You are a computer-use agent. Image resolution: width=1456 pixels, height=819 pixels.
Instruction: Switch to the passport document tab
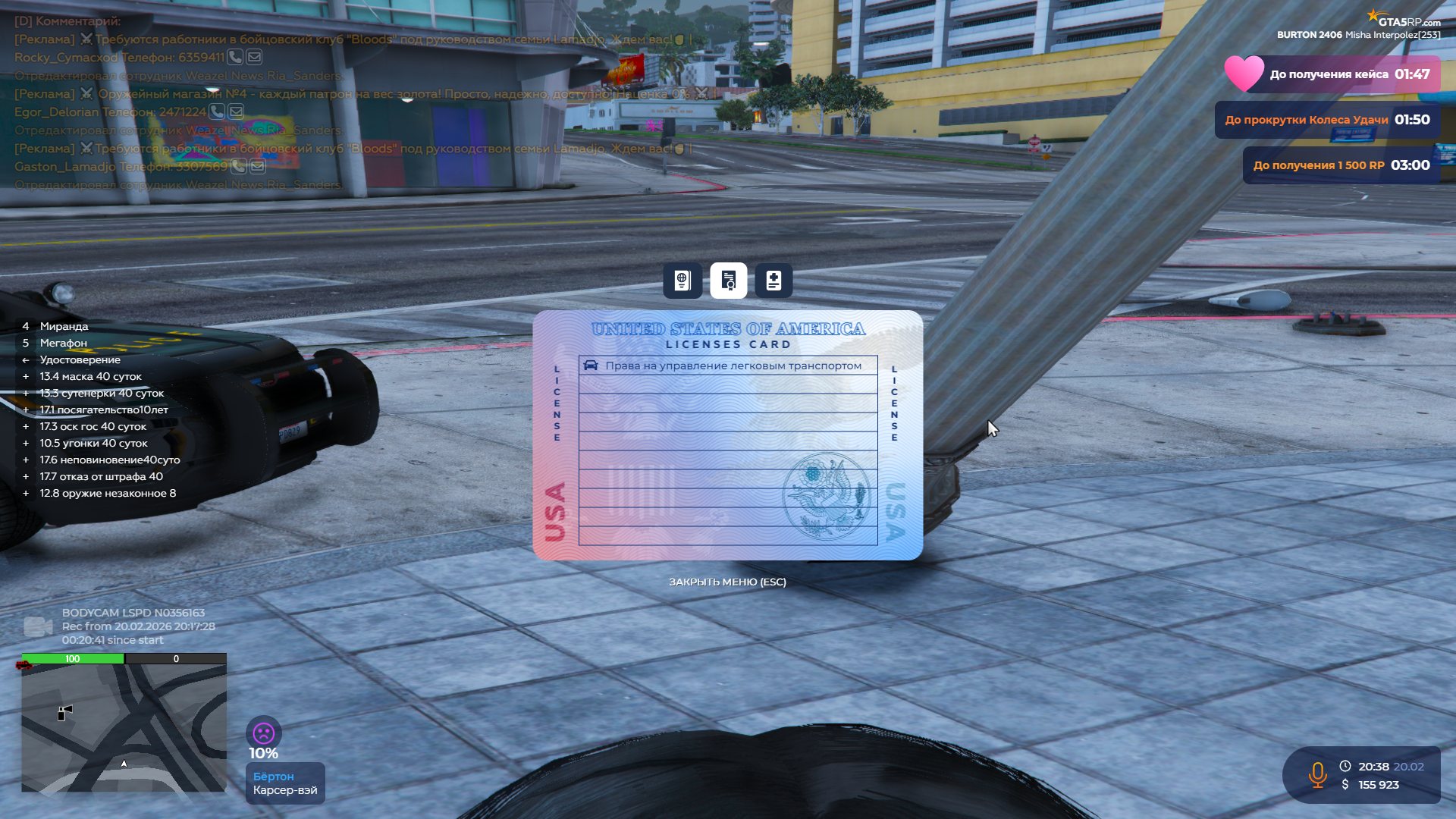(x=682, y=281)
